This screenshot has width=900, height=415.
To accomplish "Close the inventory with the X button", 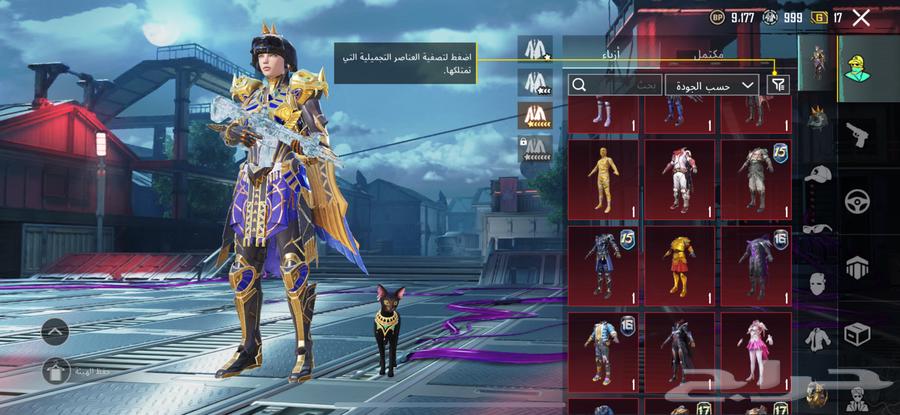I will [x=862, y=17].
